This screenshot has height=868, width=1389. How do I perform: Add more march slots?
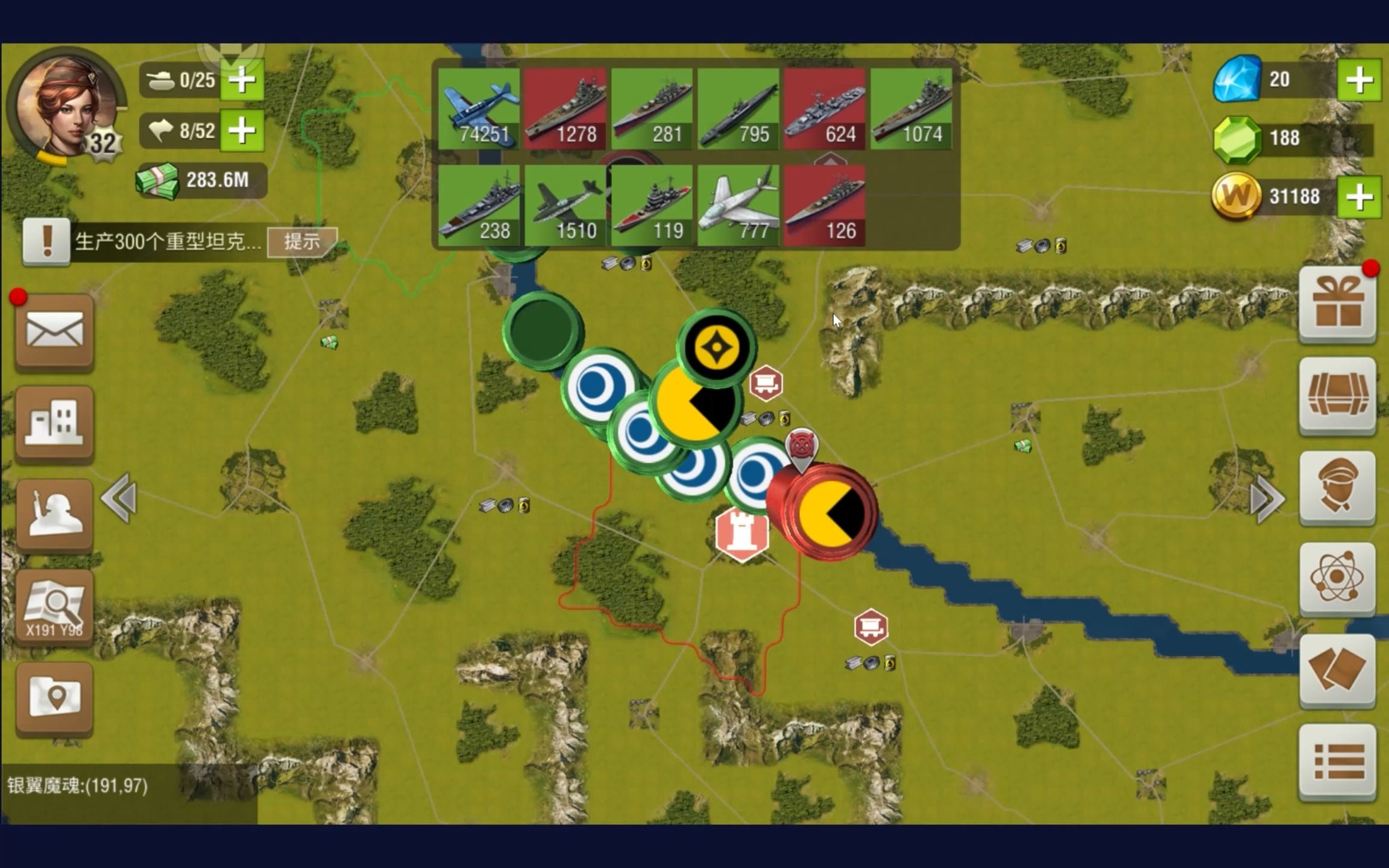point(242,130)
